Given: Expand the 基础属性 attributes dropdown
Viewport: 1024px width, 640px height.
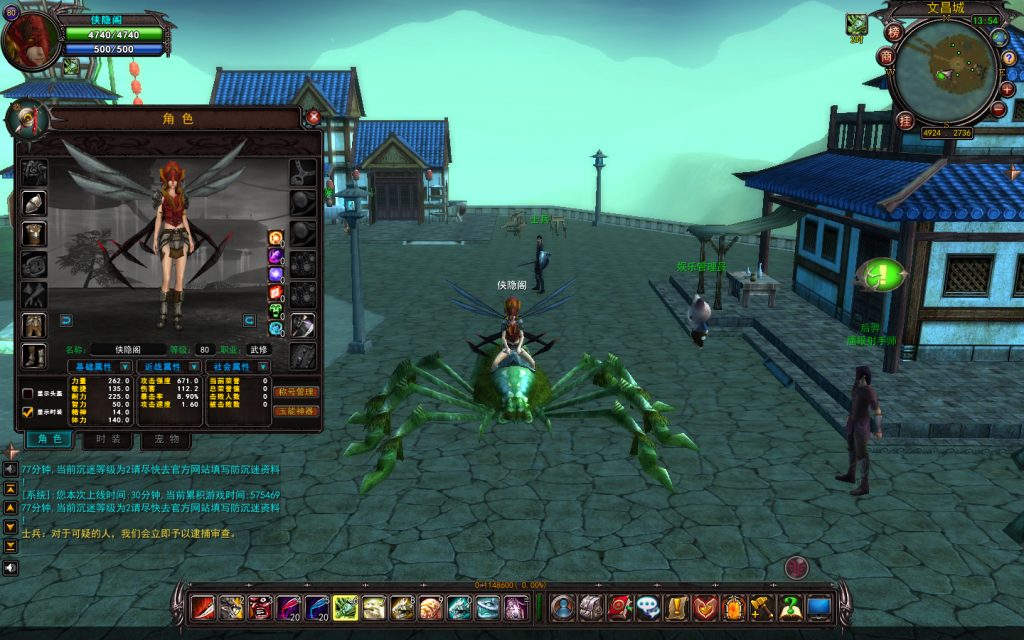Looking at the screenshot, I should click(125, 367).
